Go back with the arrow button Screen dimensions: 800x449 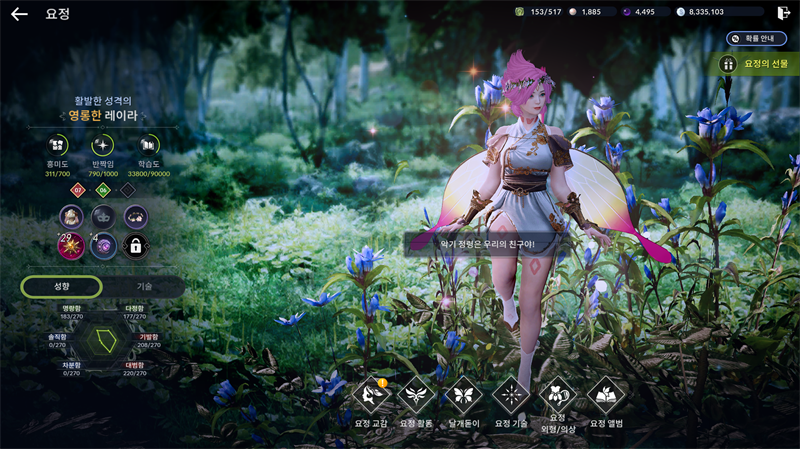[19, 14]
